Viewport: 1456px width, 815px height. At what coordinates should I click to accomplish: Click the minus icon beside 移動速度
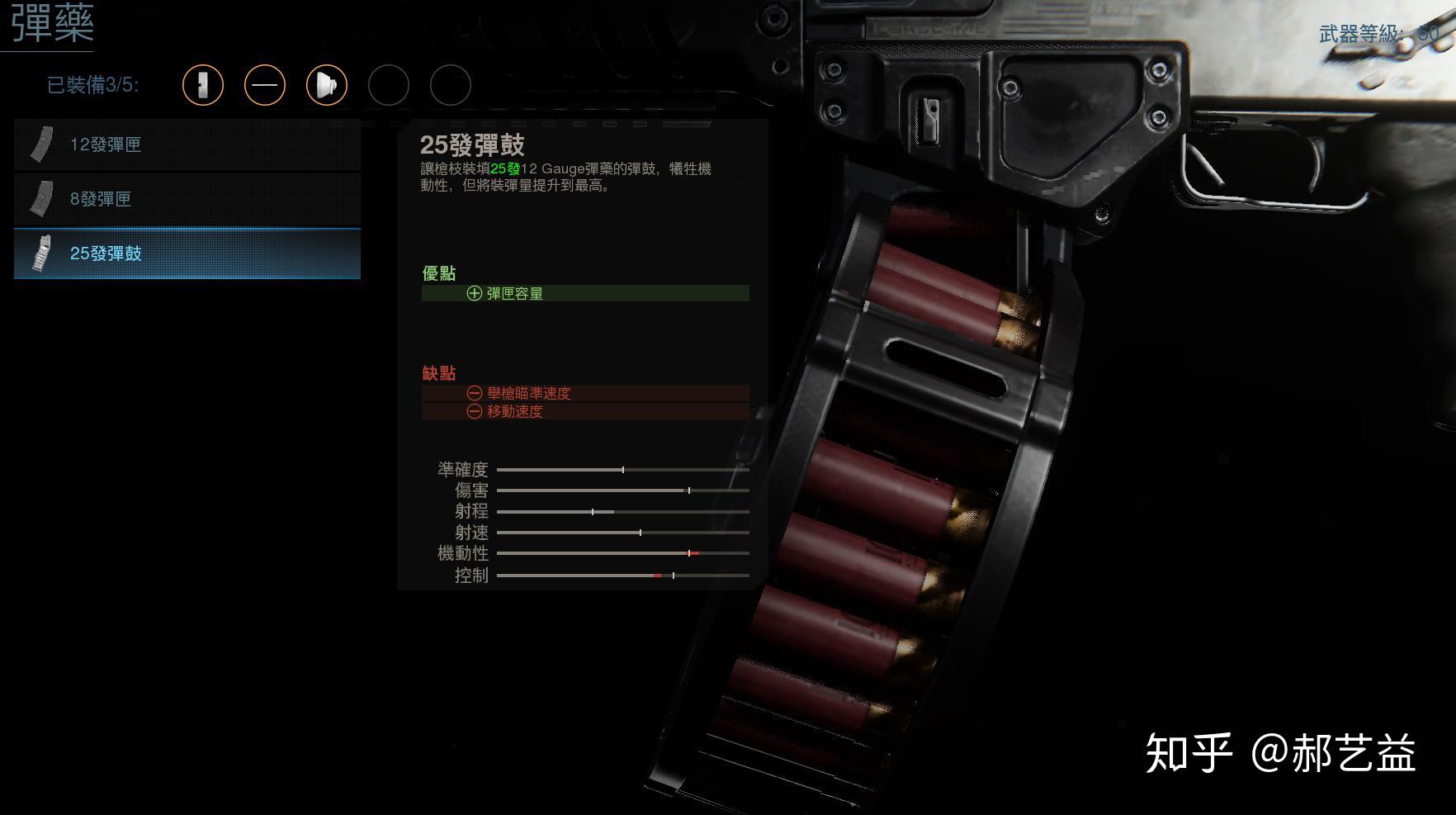point(473,412)
